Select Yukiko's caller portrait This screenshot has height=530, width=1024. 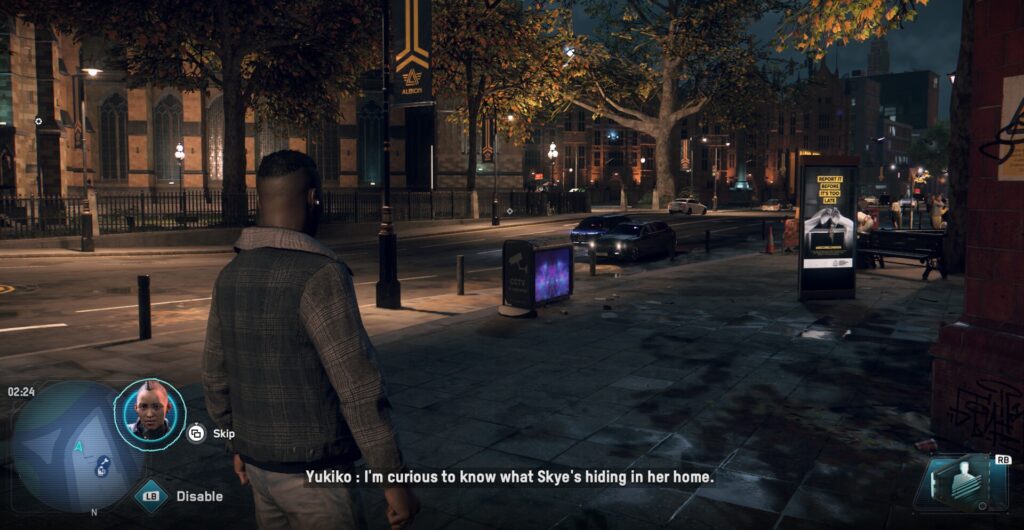(149, 413)
